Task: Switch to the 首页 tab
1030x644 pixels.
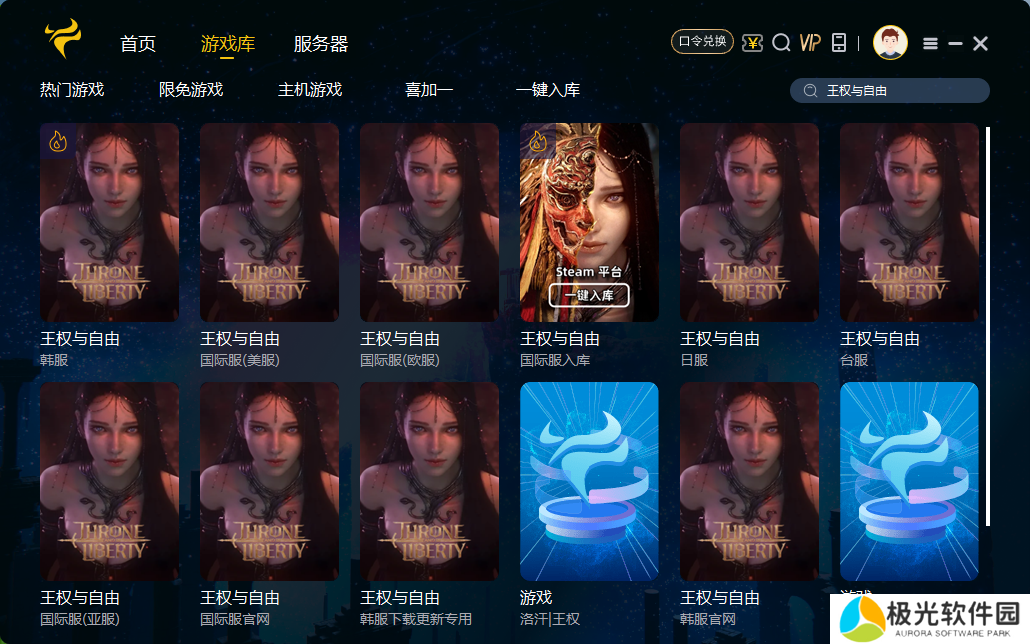Action: pos(138,44)
